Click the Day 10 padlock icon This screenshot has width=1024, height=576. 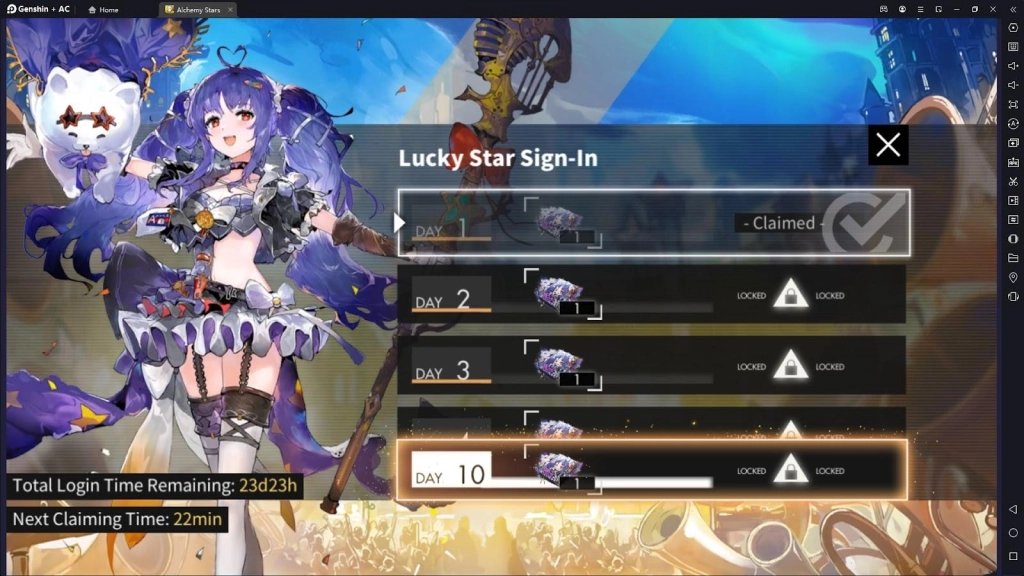pos(791,469)
